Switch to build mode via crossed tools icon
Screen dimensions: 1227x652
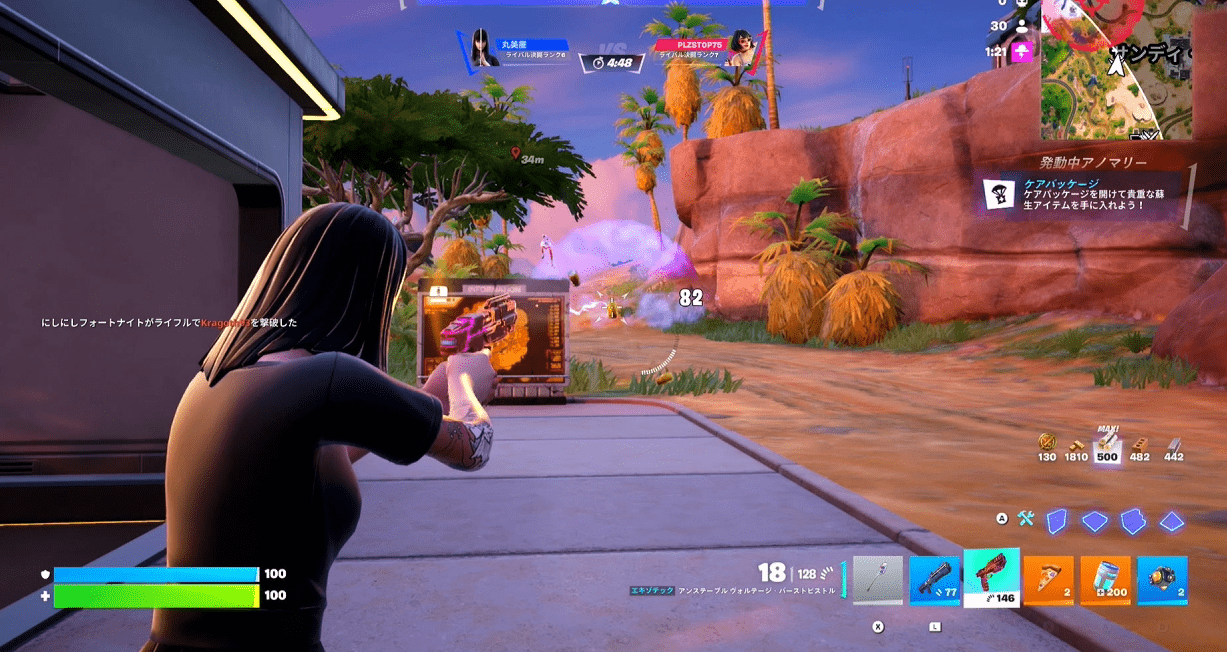click(1026, 519)
